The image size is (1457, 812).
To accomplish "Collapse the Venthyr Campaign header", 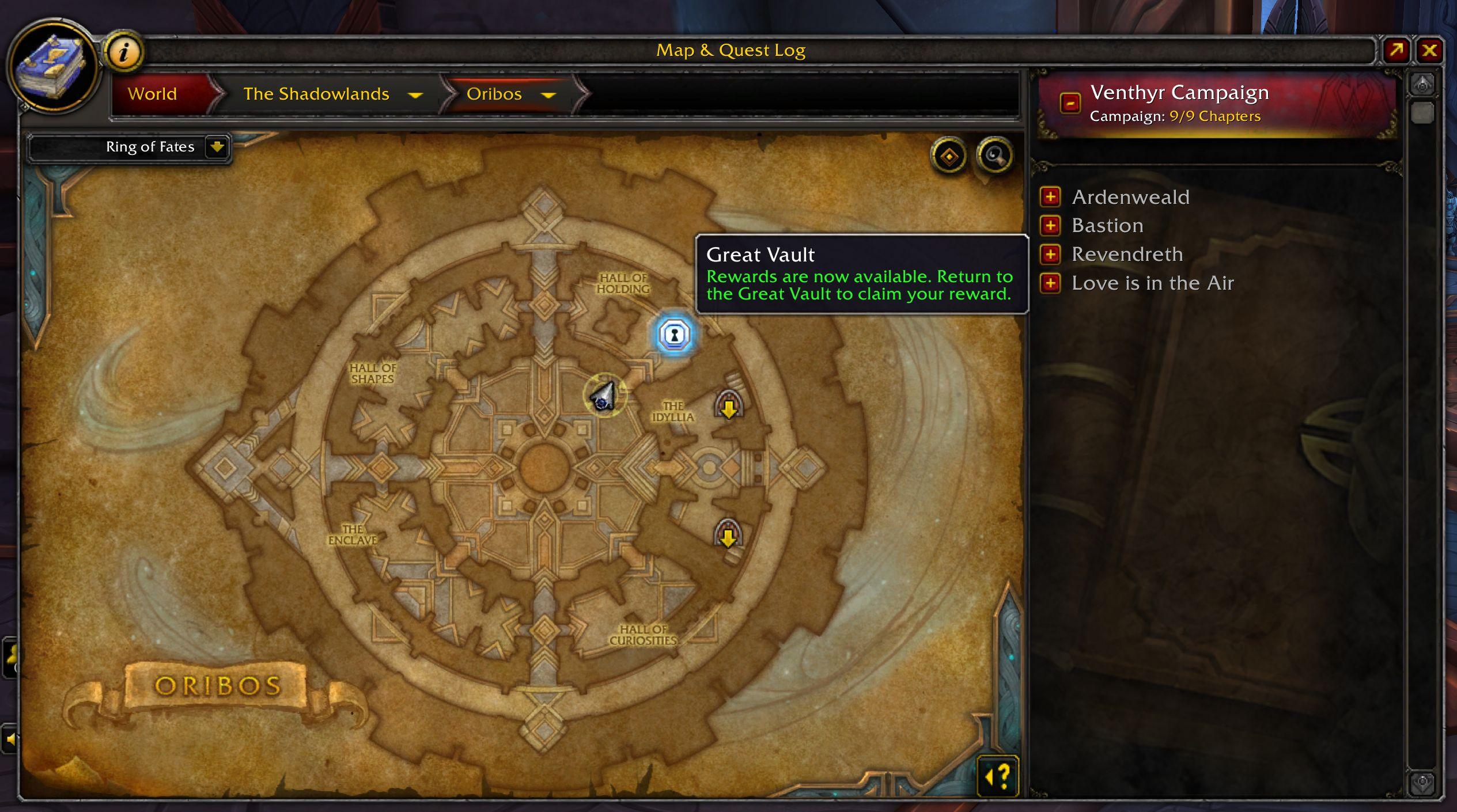I will tap(1070, 104).
